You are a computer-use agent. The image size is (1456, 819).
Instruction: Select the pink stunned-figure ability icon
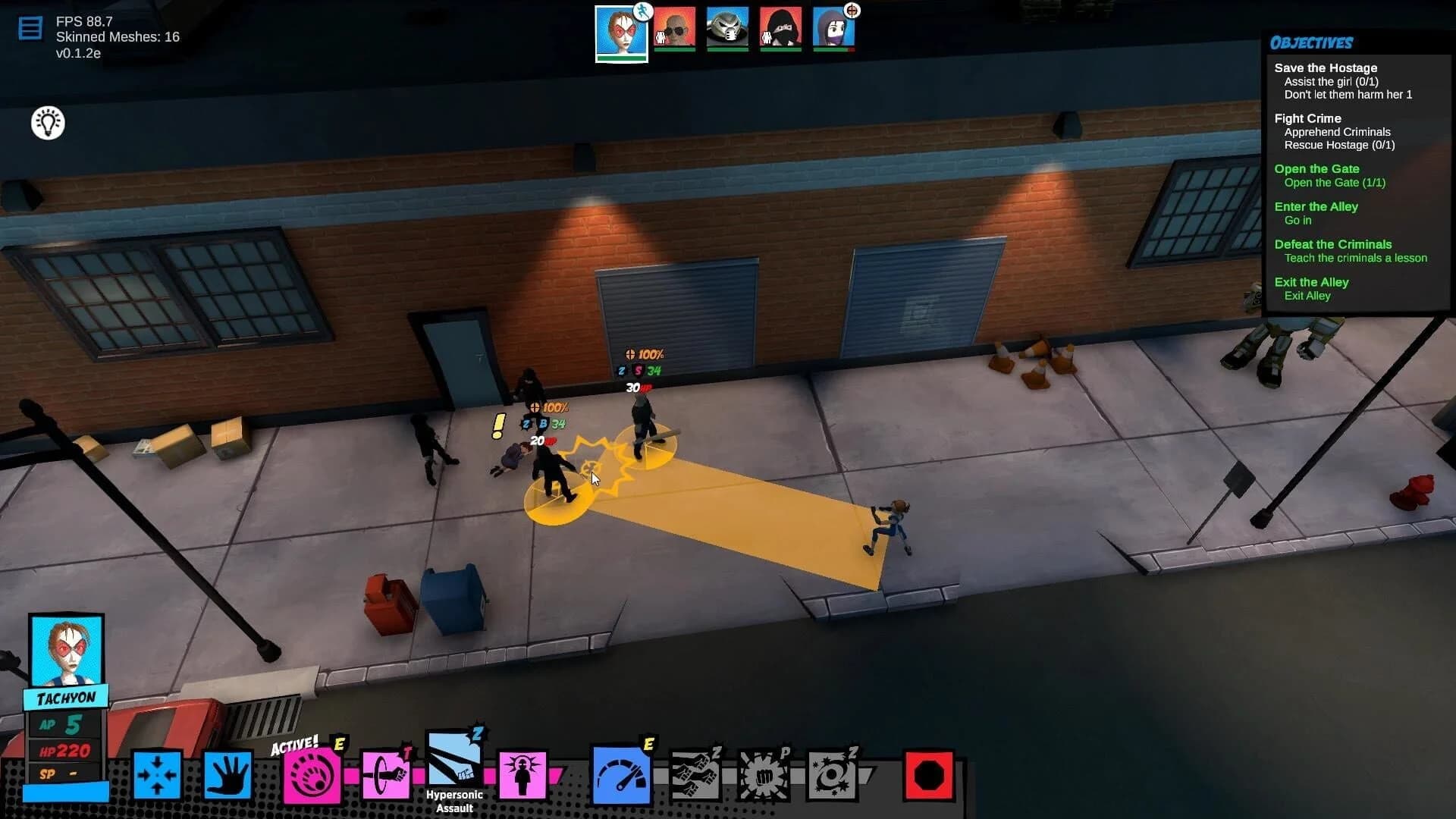(523, 773)
